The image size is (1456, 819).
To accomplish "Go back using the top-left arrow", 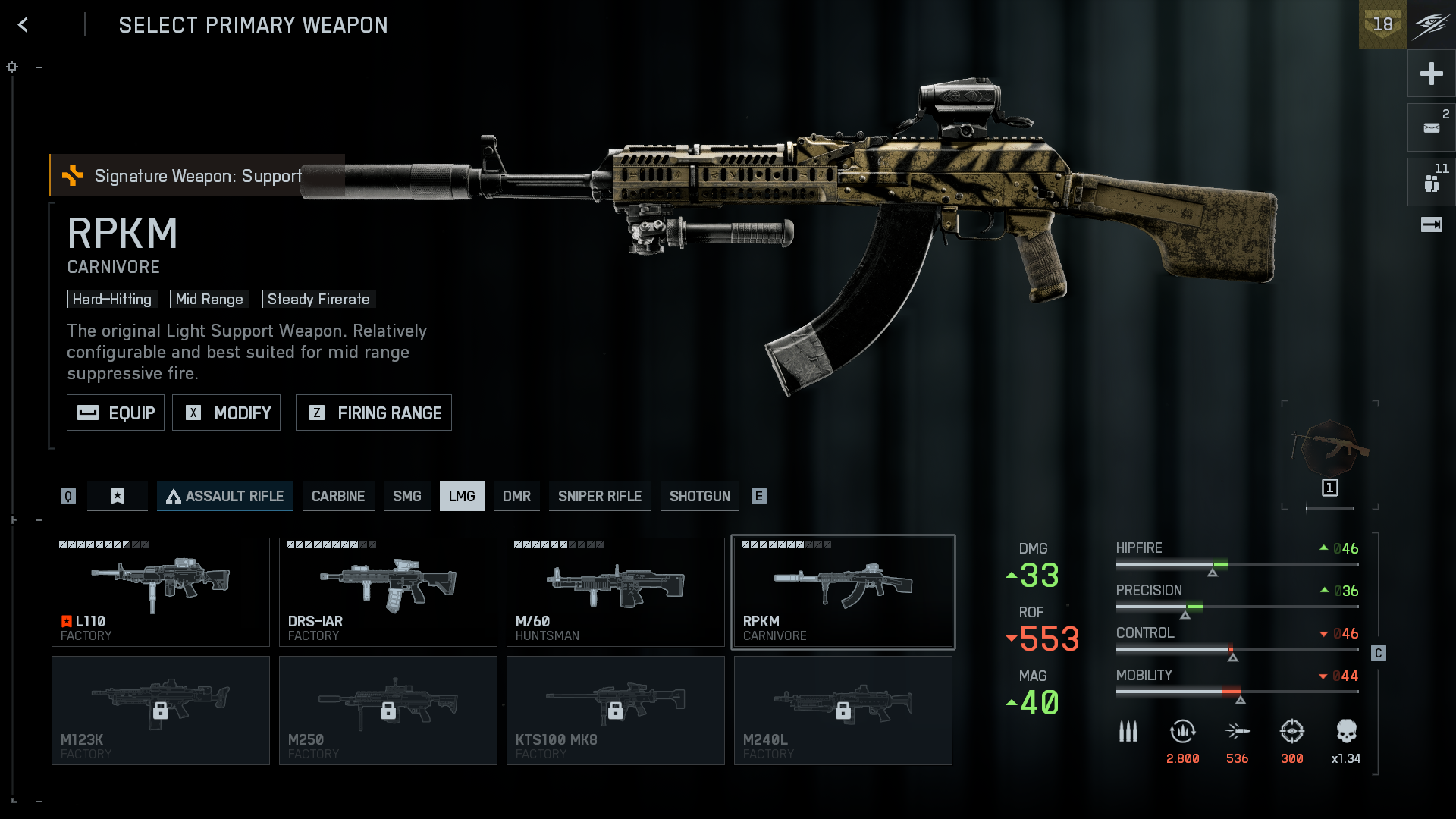I will click(x=24, y=25).
